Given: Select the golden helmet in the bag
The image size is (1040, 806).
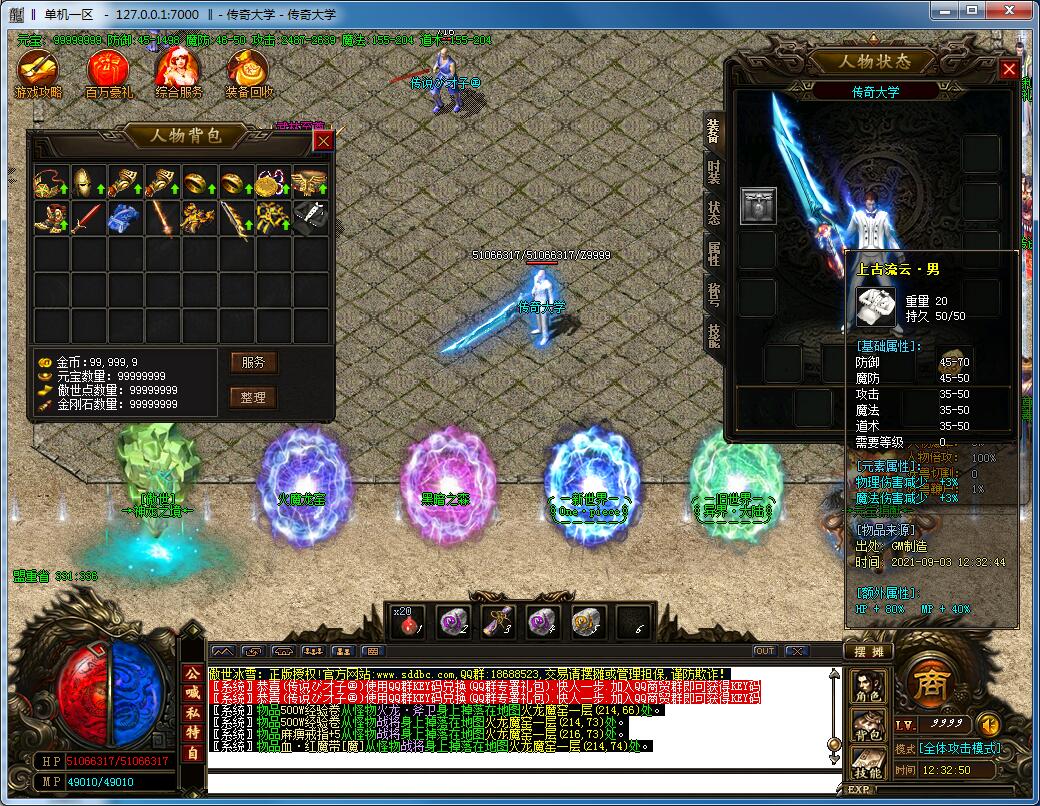Looking at the screenshot, I should click(88, 183).
